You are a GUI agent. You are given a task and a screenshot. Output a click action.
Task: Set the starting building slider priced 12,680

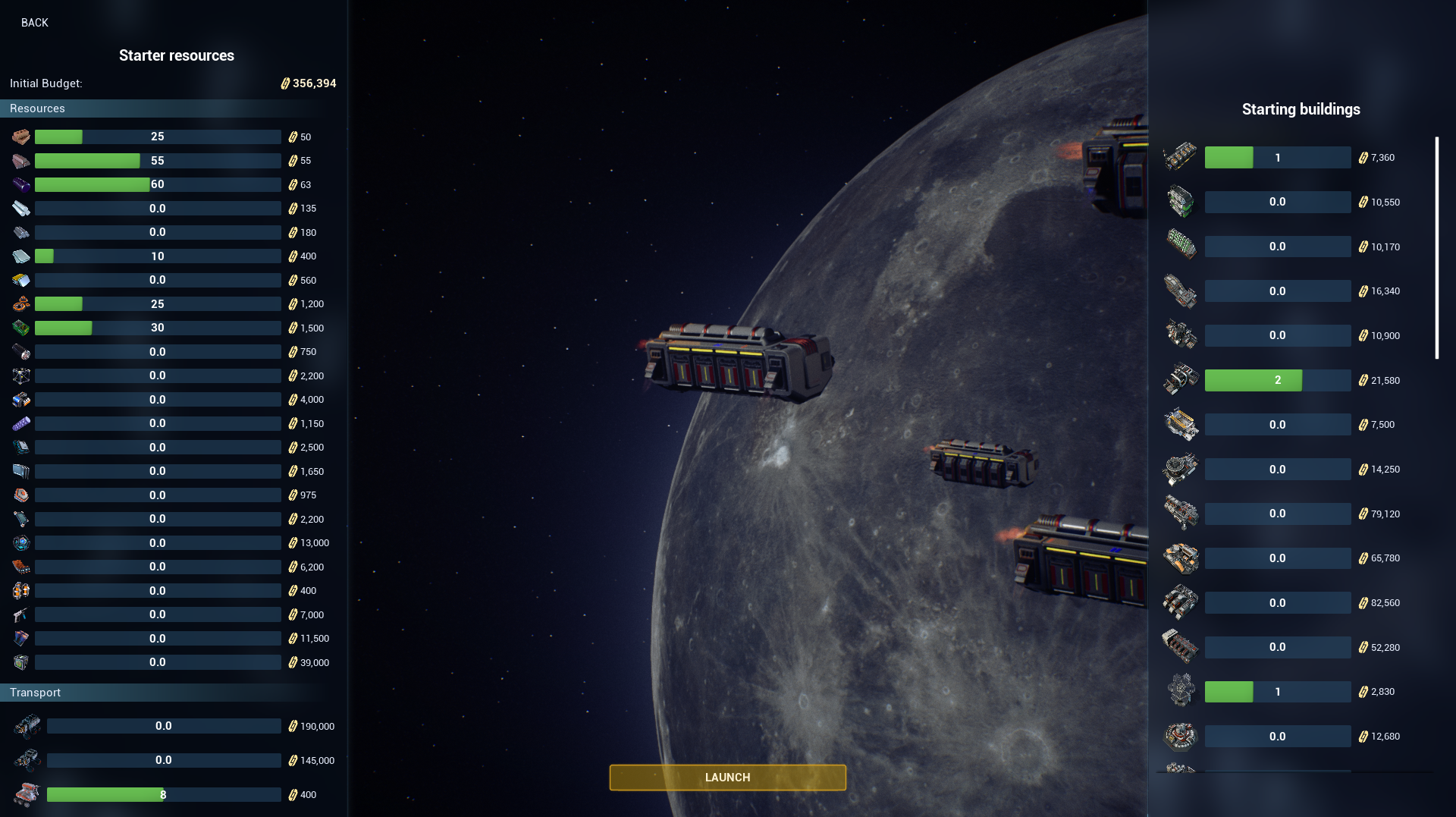tap(1277, 737)
